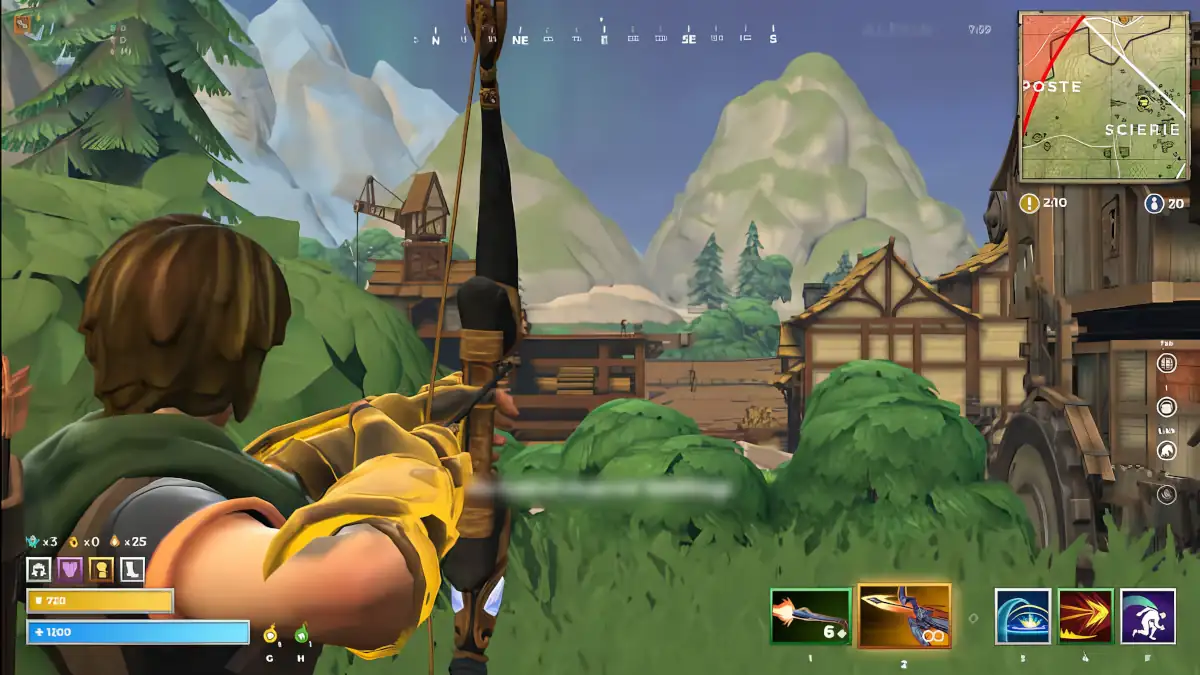Select the golden bow weapon slot
This screenshot has height=675, width=1200.
click(x=904, y=617)
